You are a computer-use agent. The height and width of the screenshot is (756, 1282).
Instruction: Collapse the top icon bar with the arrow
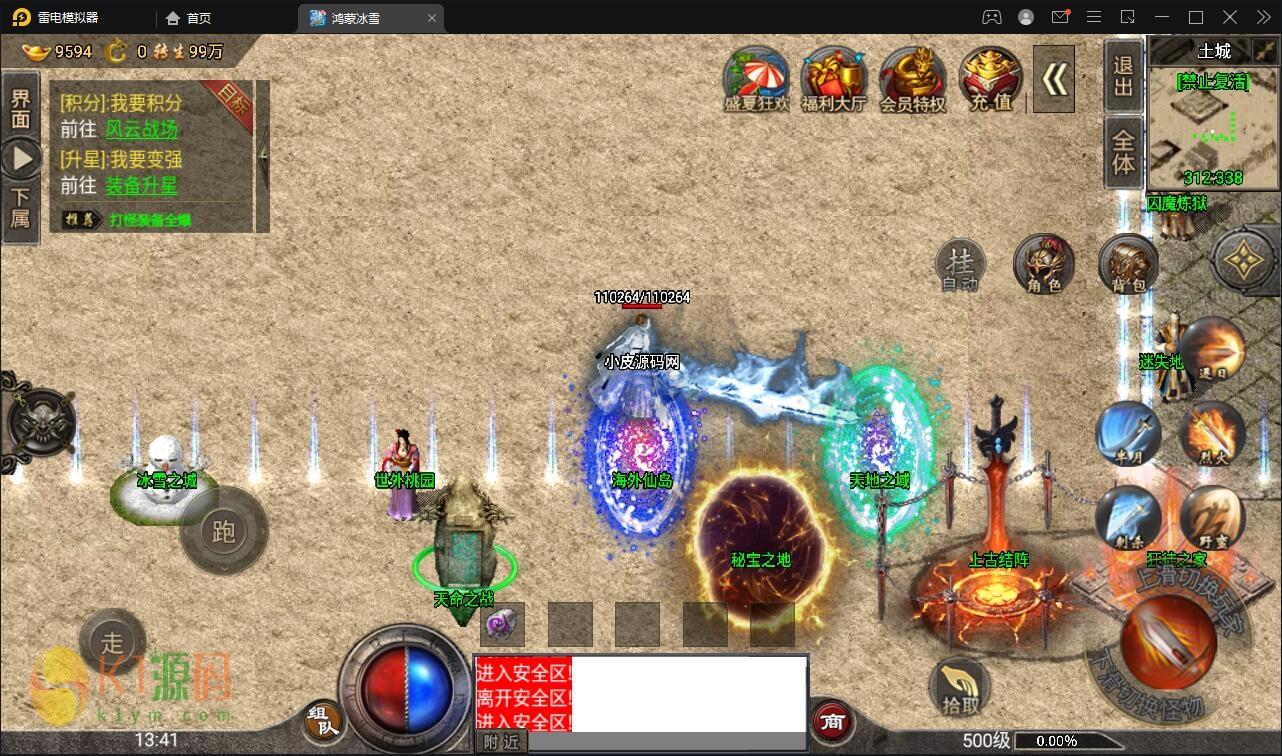(1053, 79)
